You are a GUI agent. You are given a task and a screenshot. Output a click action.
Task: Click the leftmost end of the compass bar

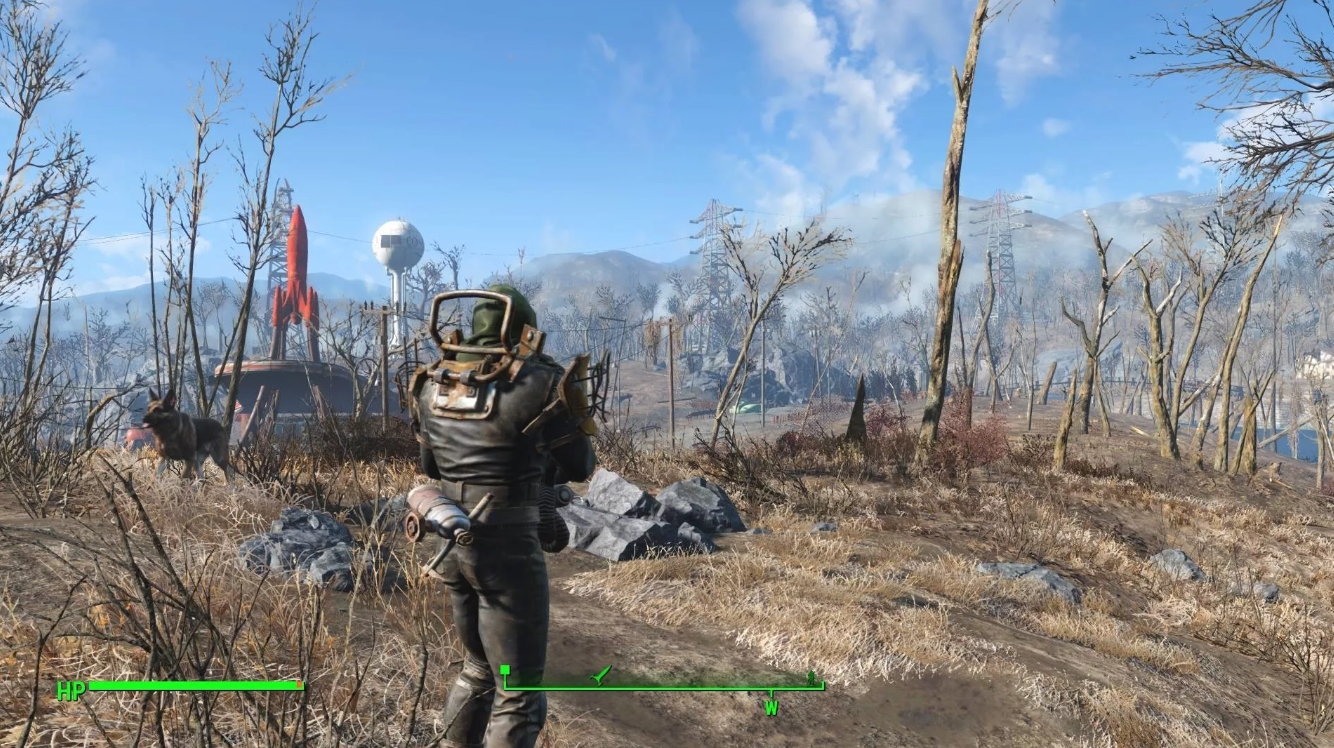point(505,686)
